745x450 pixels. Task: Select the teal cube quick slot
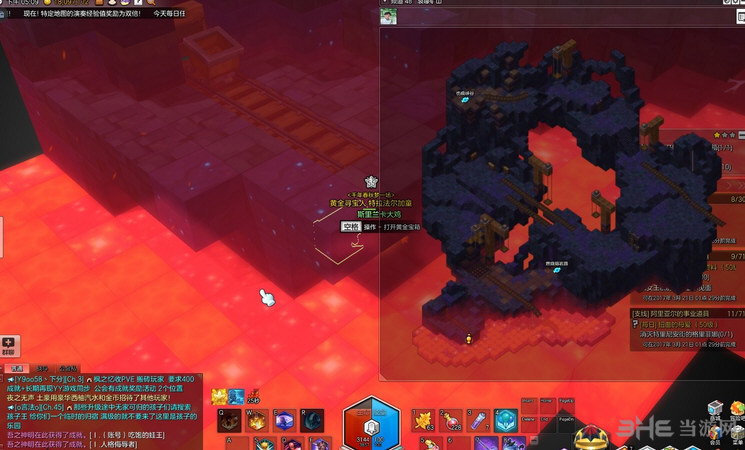505,420
